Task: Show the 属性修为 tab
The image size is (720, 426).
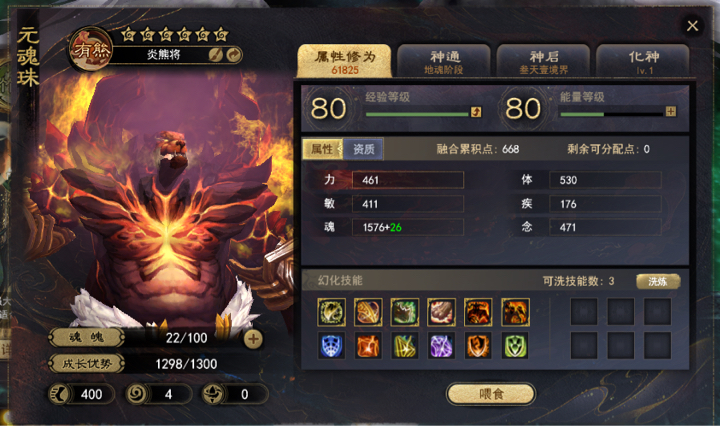Action: [x=343, y=60]
